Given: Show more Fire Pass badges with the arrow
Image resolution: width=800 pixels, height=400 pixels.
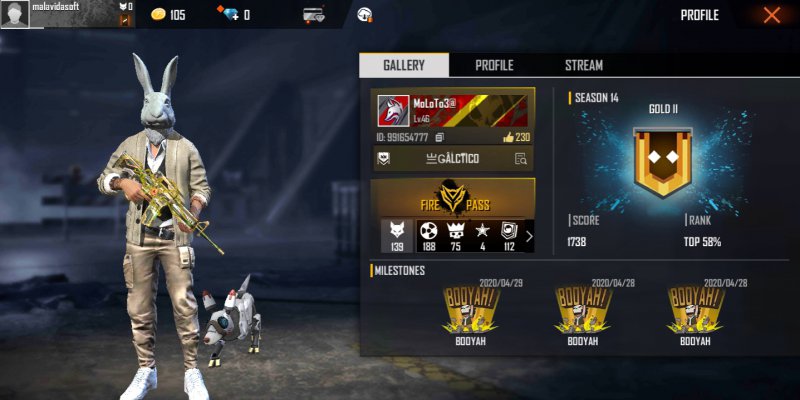Looking at the screenshot, I should (529, 237).
